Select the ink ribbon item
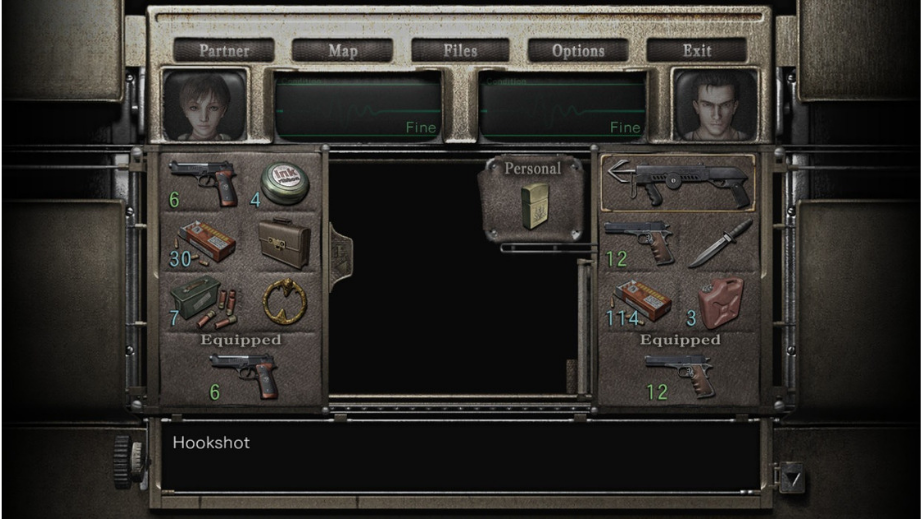Screen dimensions: 922x519 coord(284,183)
